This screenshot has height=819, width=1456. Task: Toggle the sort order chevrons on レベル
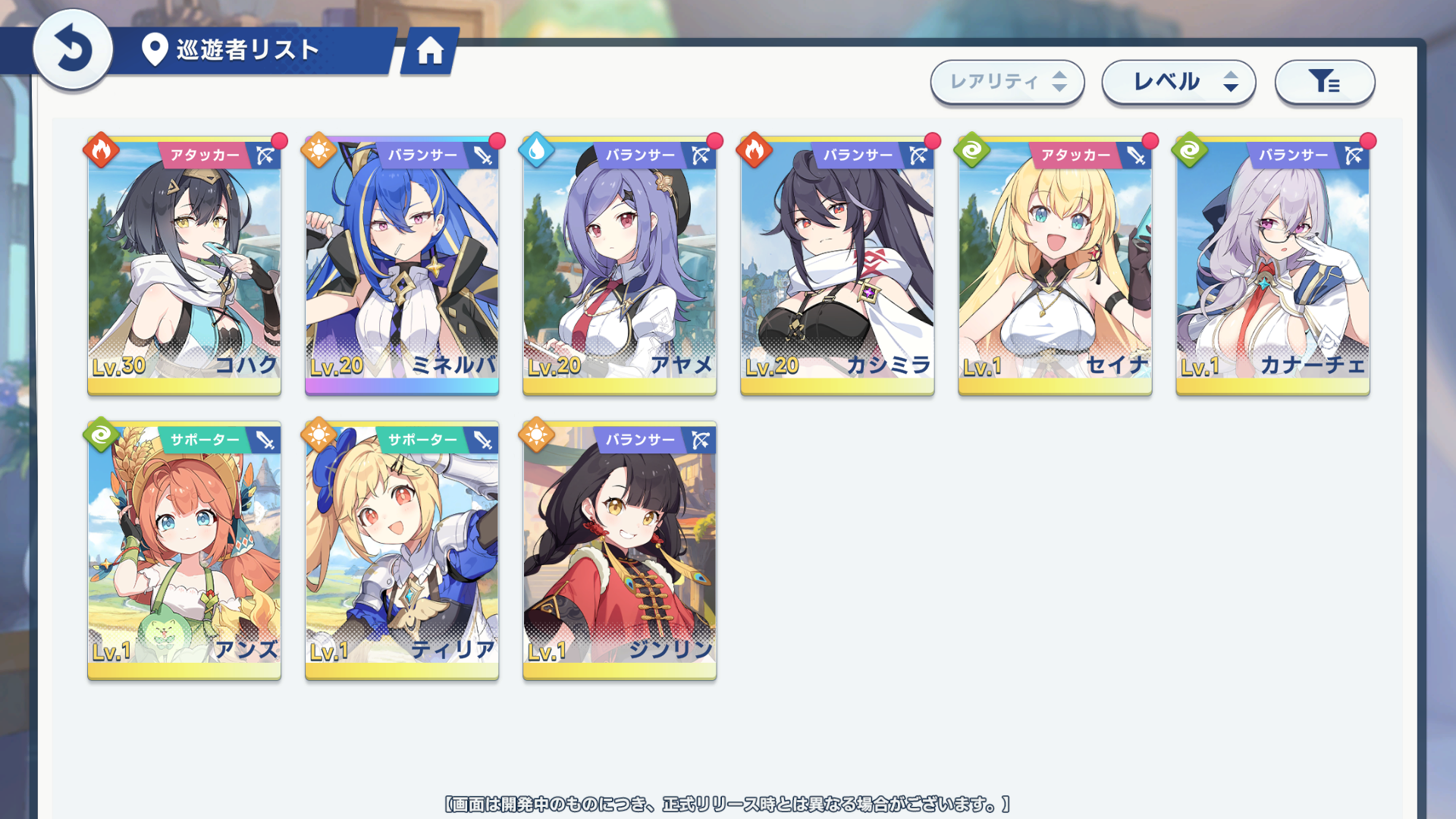pyautogui.click(x=1229, y=82)
